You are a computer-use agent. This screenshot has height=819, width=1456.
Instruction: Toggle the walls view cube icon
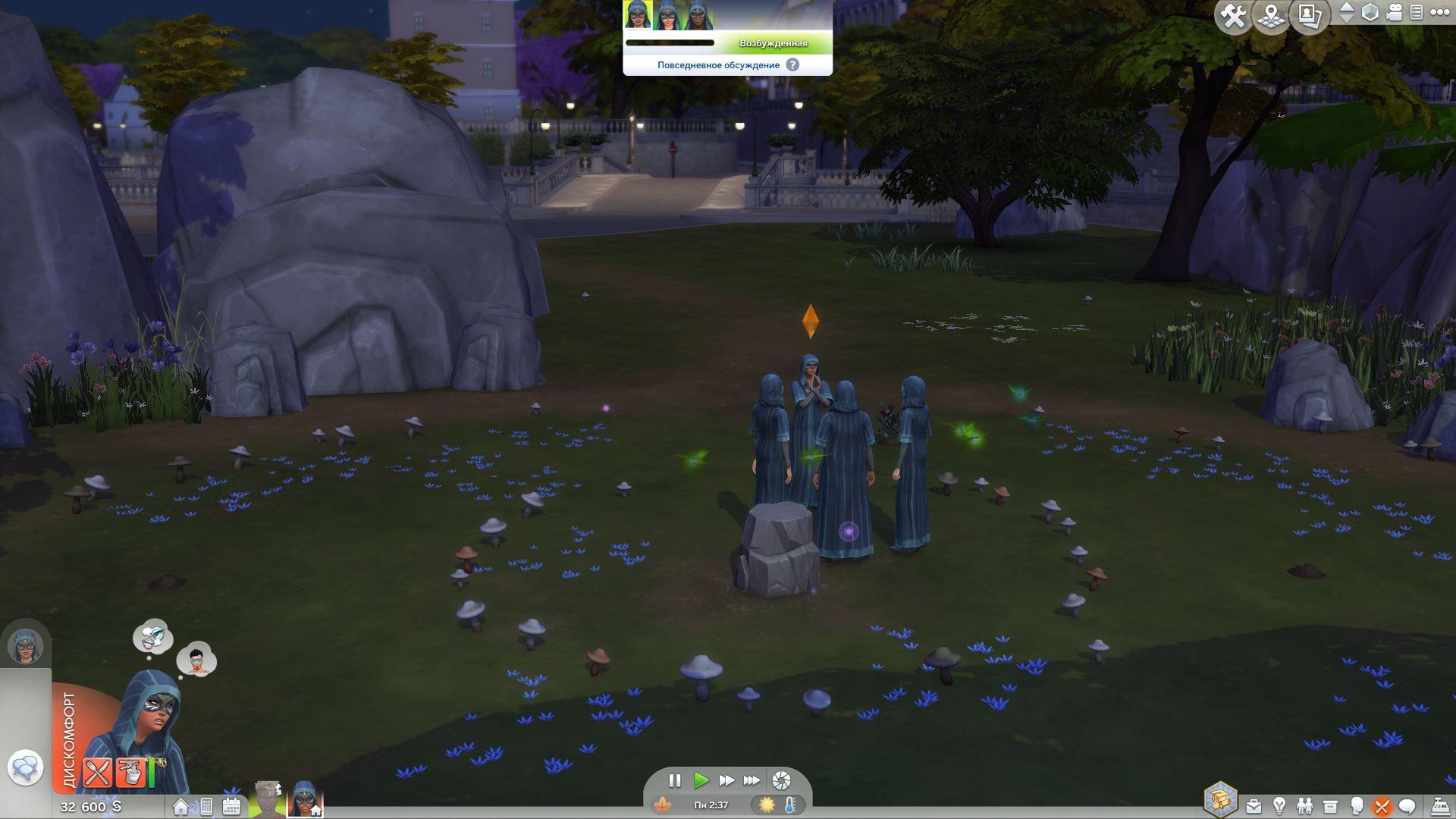[x=1370, y=12]
